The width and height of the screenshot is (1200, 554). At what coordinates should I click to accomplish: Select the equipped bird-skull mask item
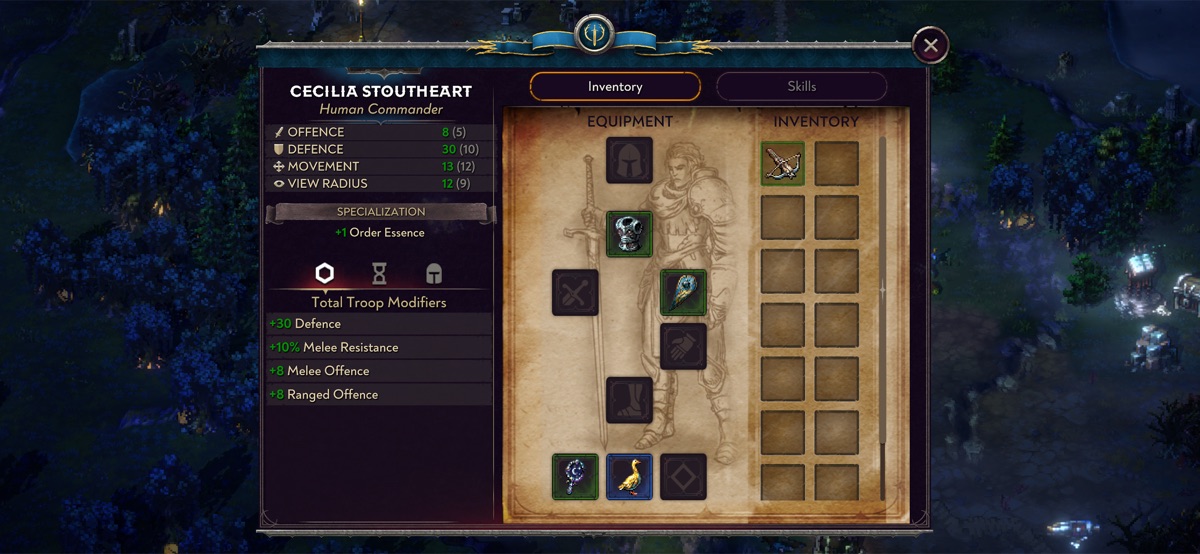click(x=683, y=293)
